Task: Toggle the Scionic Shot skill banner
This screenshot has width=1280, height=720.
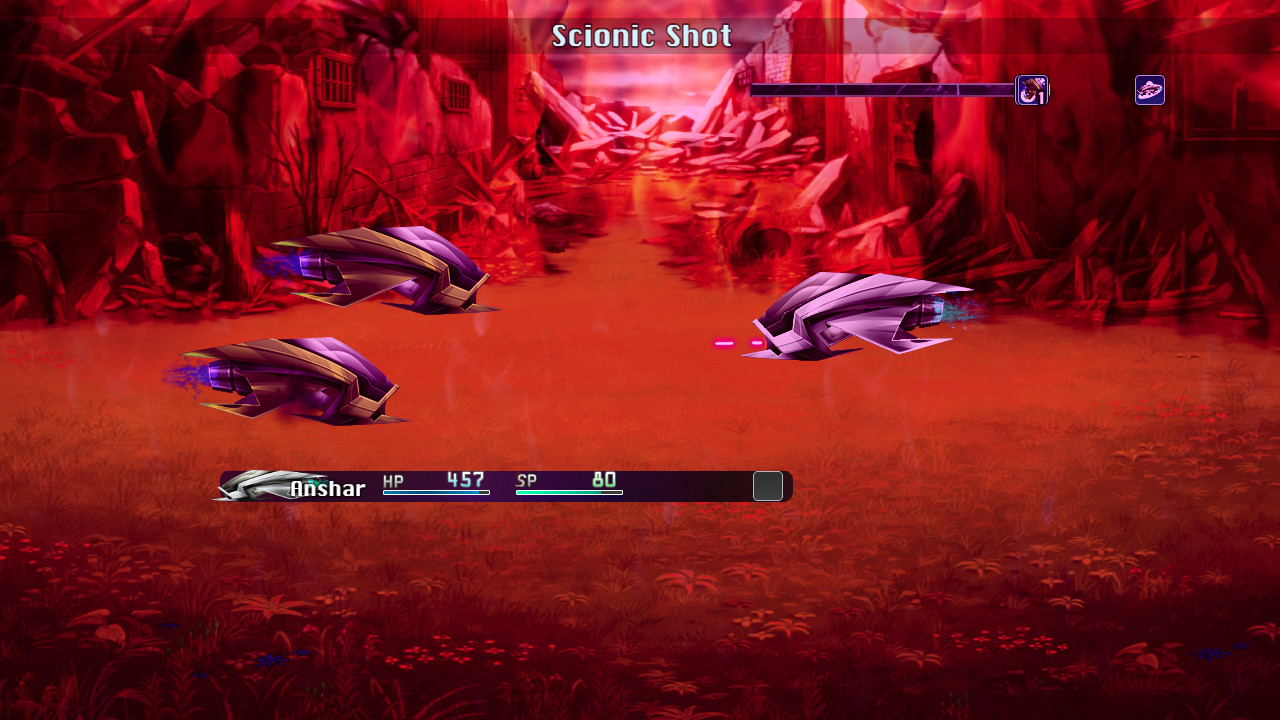Action: (640, 36)
